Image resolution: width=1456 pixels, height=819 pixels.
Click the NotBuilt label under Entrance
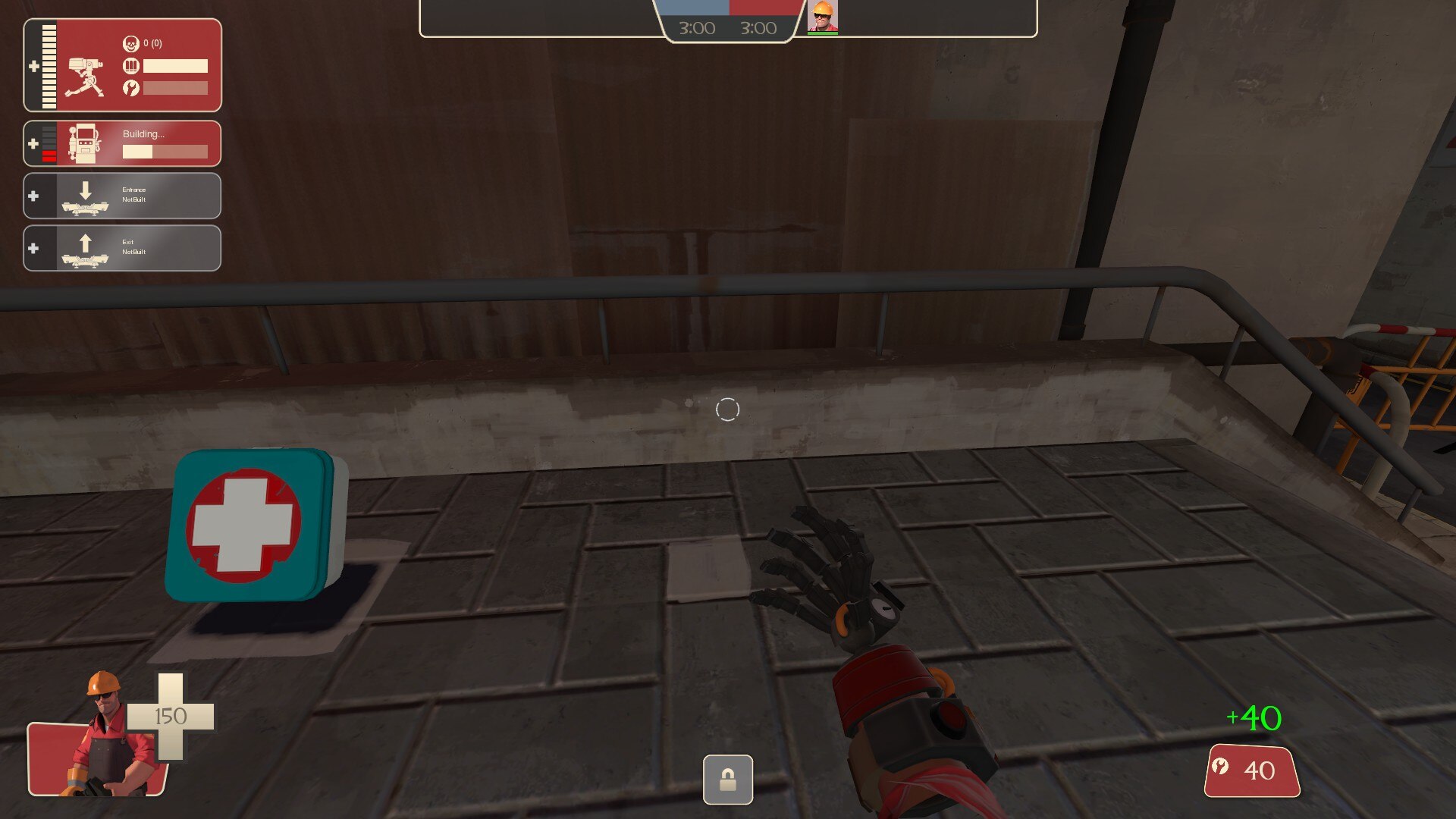(x=133, y=199)
